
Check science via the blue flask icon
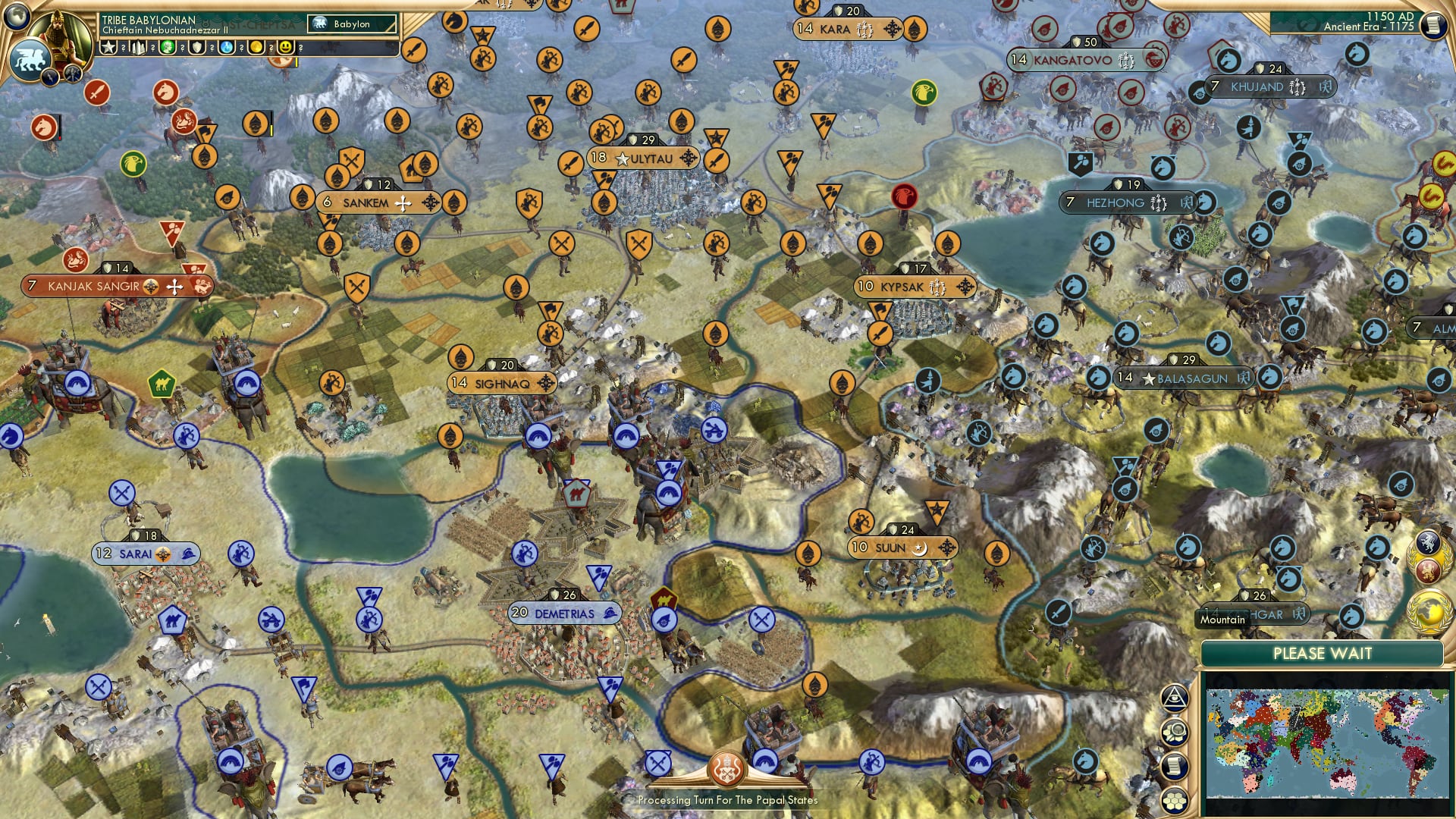pyautogui.click(x=225, y=49)
